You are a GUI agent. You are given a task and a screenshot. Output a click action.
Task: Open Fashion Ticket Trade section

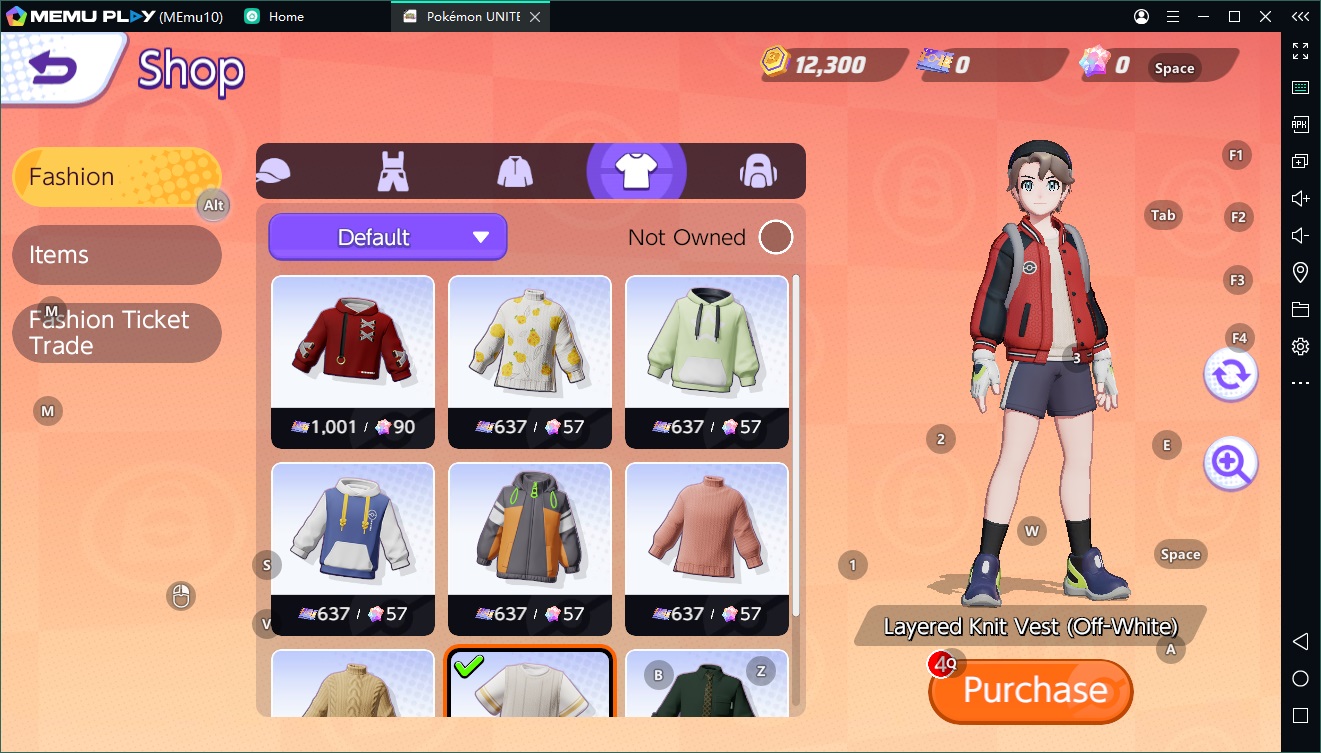(x=116, y=333)
